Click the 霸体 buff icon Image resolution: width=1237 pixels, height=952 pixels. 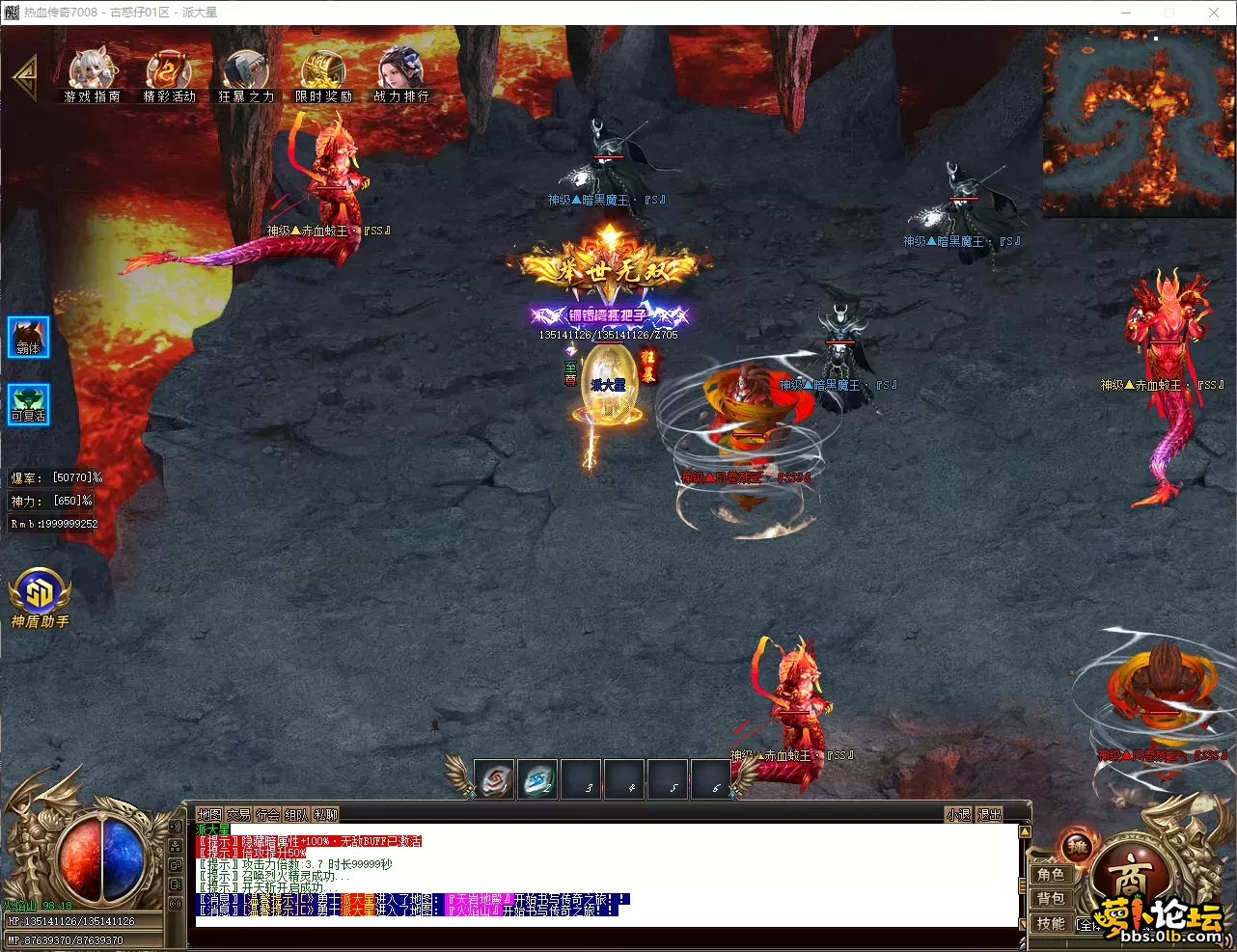[x=29, y=338]
